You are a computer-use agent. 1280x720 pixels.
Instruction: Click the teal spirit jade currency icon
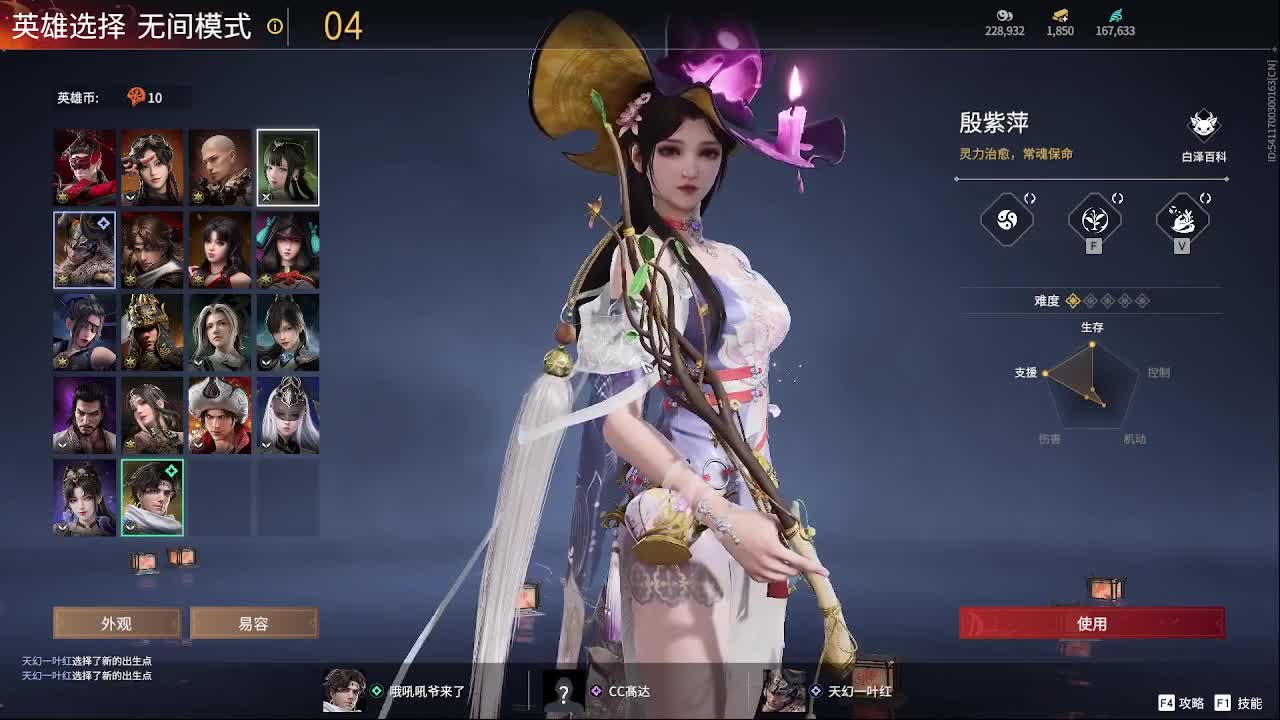coord(1114,17)
